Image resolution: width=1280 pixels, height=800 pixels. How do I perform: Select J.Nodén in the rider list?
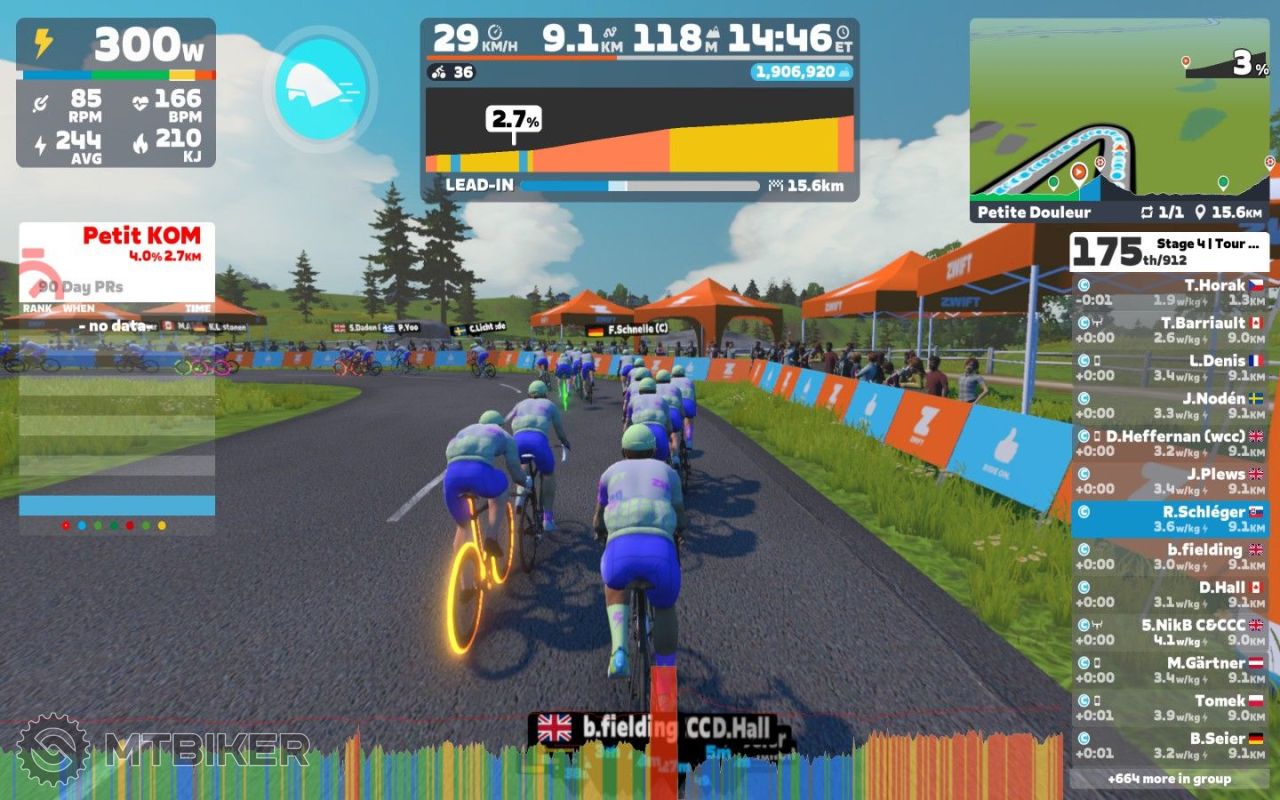click(1169, 405)
